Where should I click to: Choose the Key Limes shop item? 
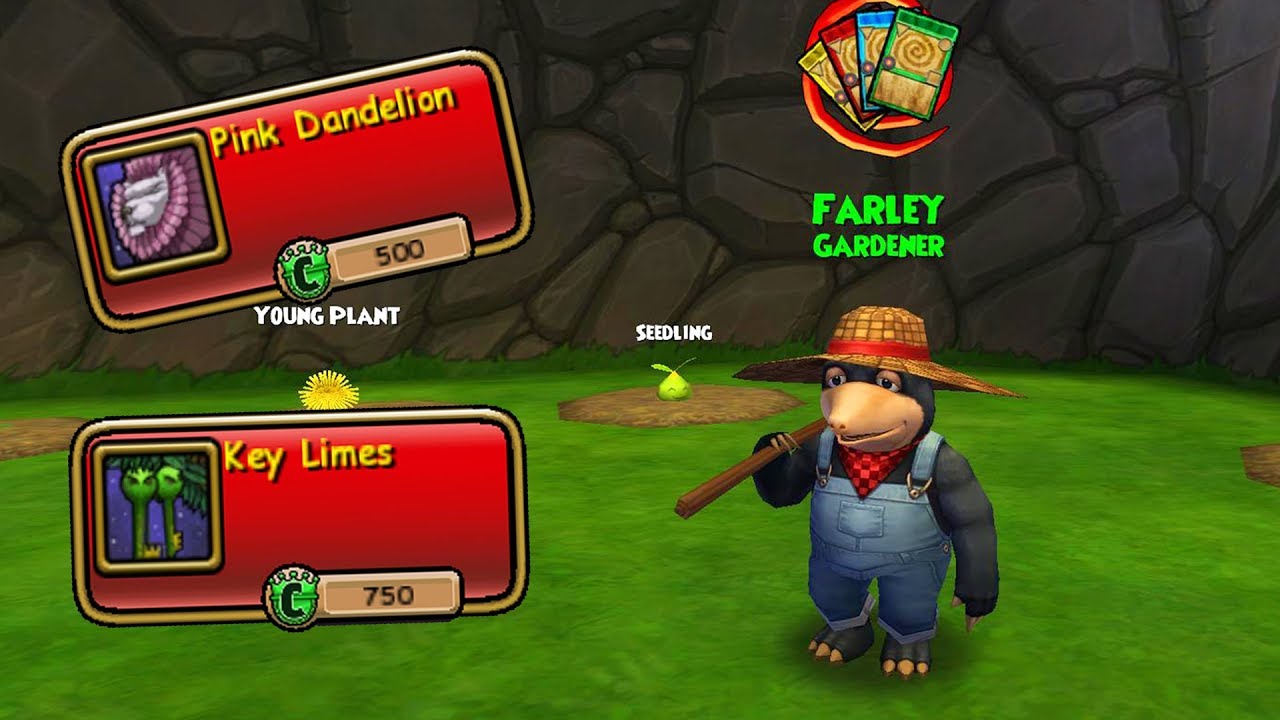[297, 513]
